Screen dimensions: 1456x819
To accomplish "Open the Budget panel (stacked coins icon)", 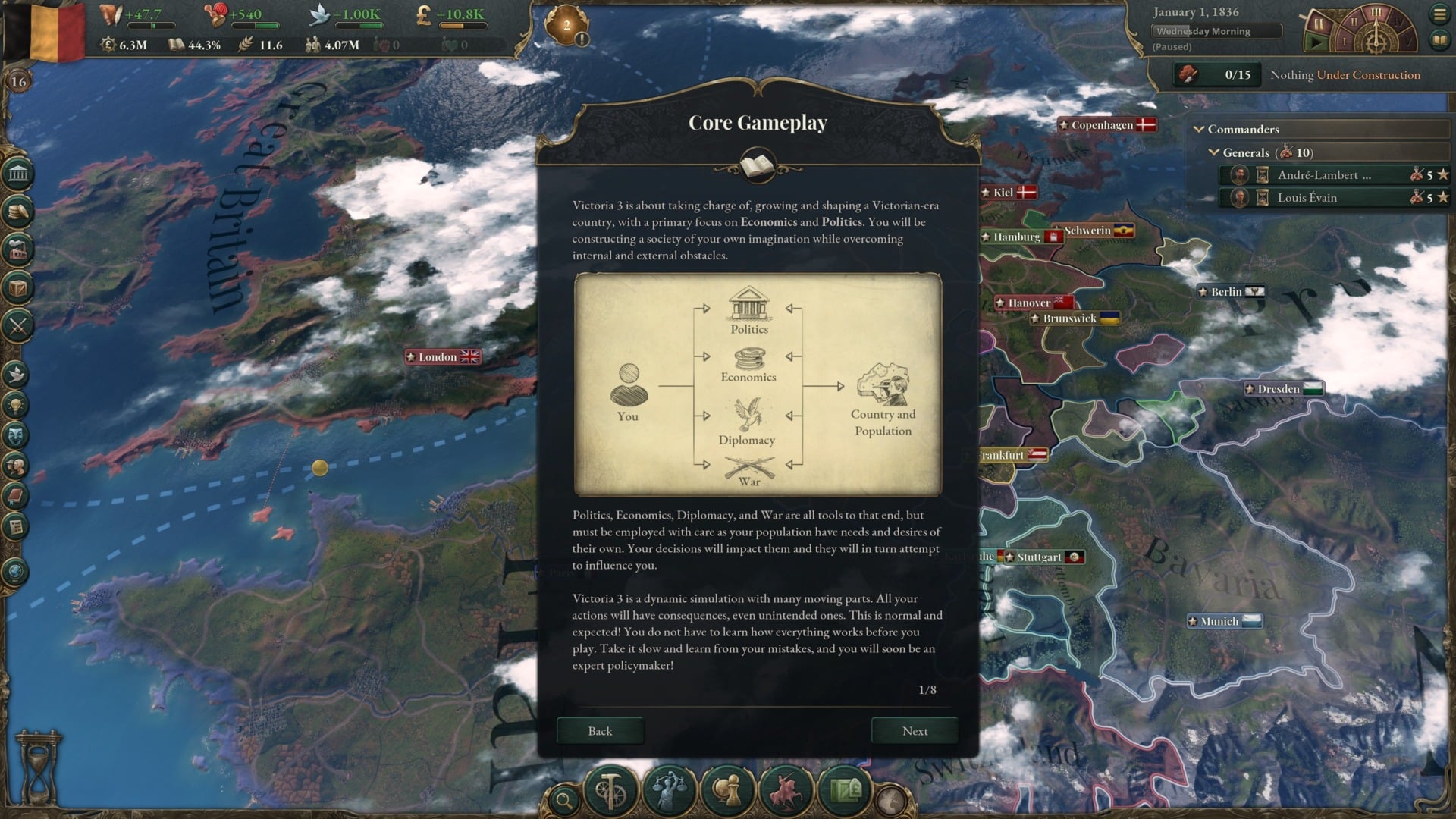I will [17, 210].
